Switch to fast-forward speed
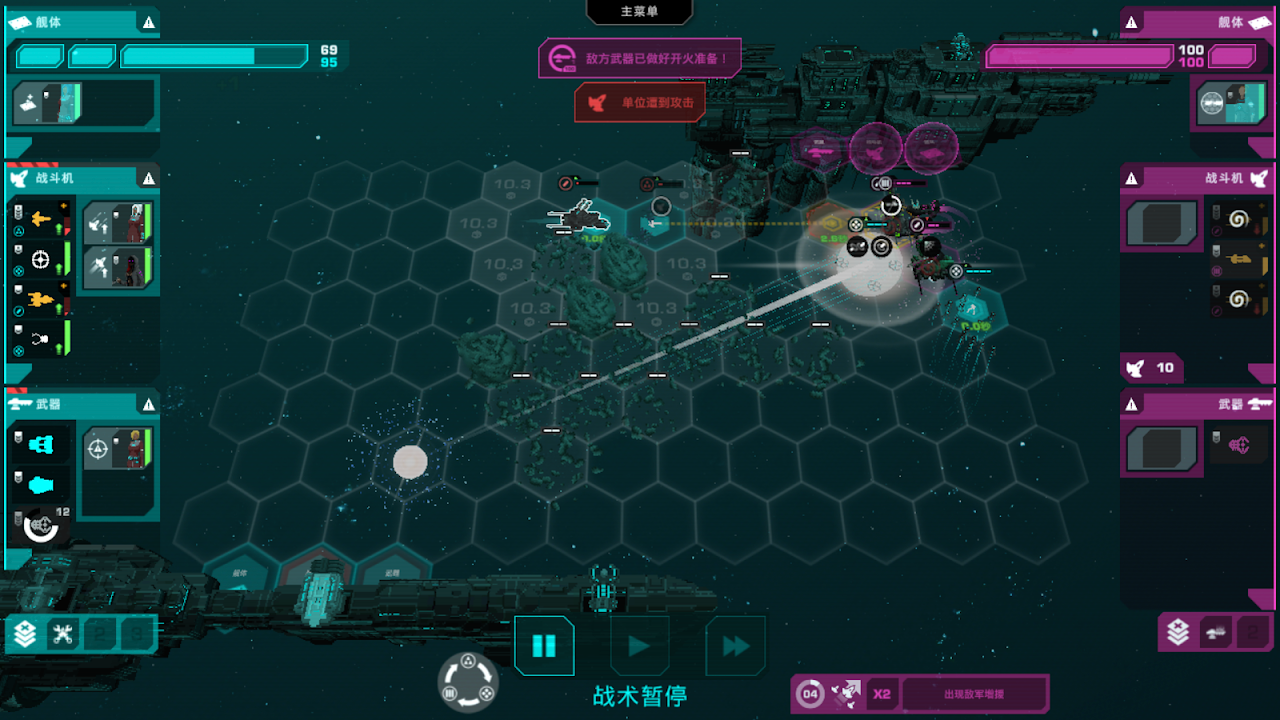This screenshot has height=720, width=1280. pyautogui.click(x=736, y=646)
